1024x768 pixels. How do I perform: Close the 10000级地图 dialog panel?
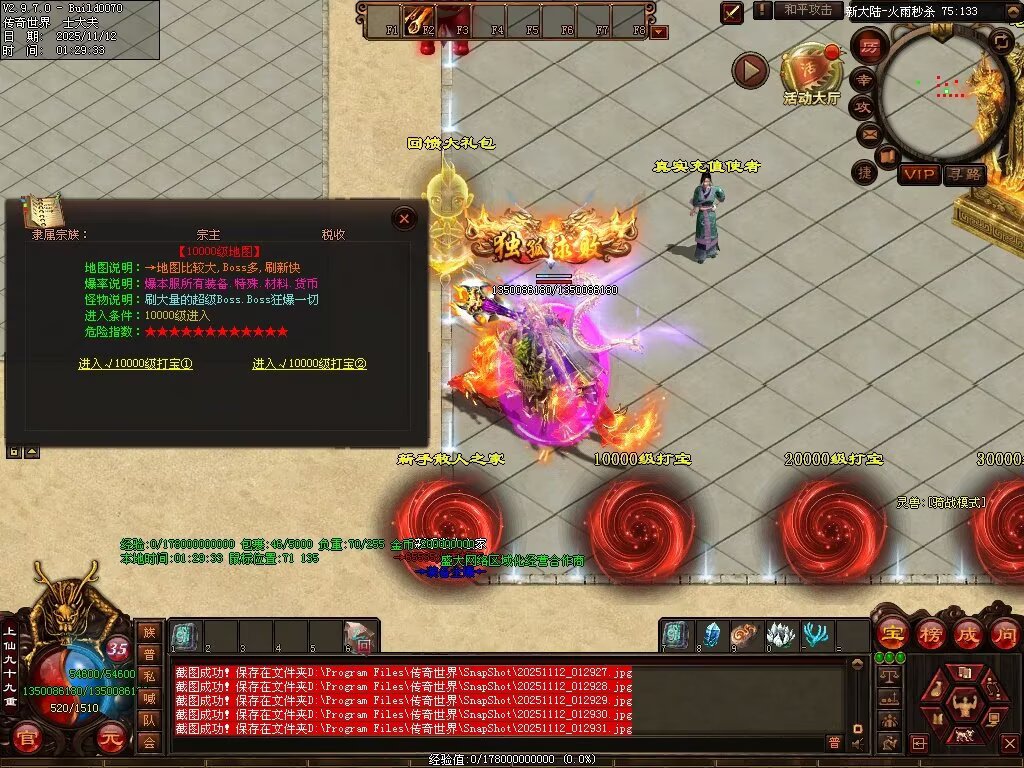pyautogui.click(x=404, y=218)
